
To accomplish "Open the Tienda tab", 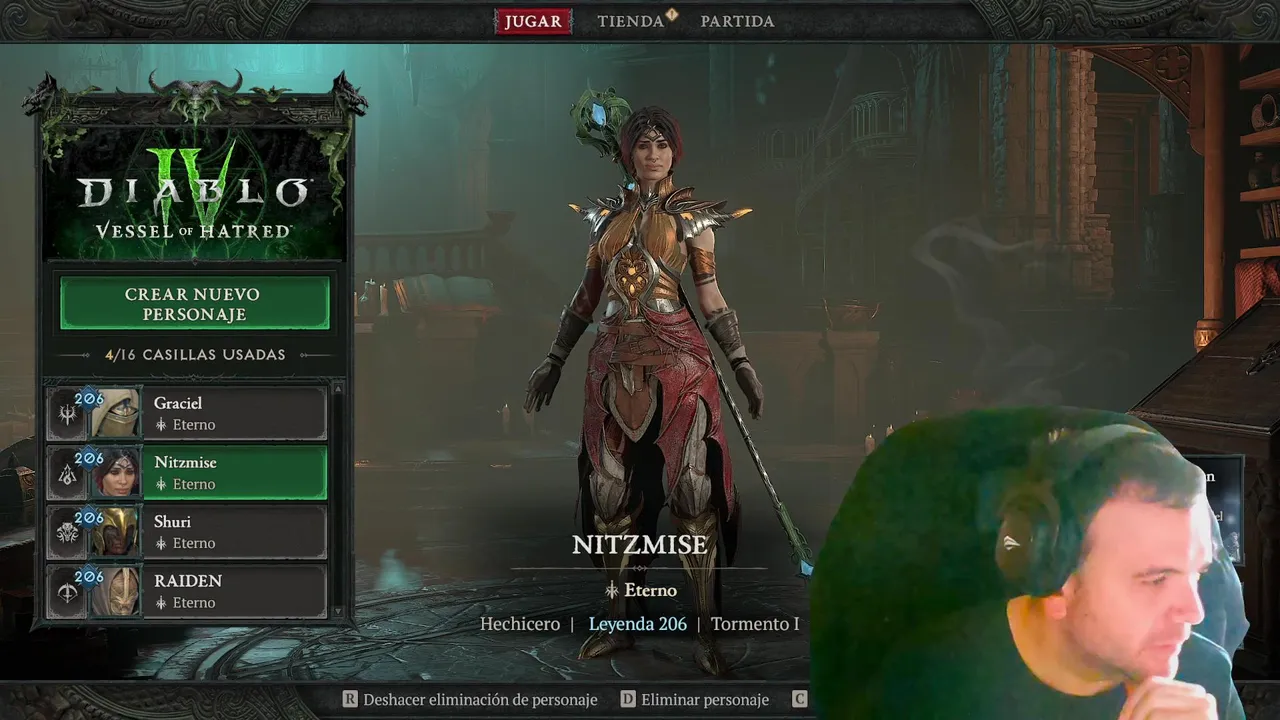I will (x=631, y=21).
